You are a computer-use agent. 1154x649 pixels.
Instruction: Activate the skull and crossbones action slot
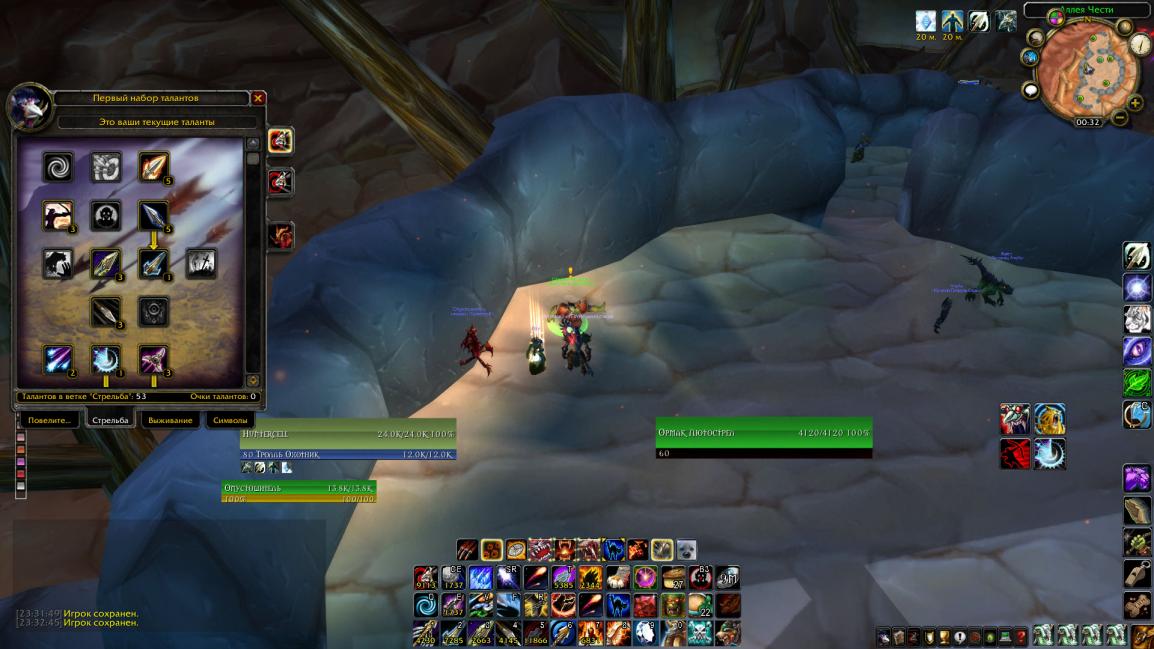coord(702,633)
